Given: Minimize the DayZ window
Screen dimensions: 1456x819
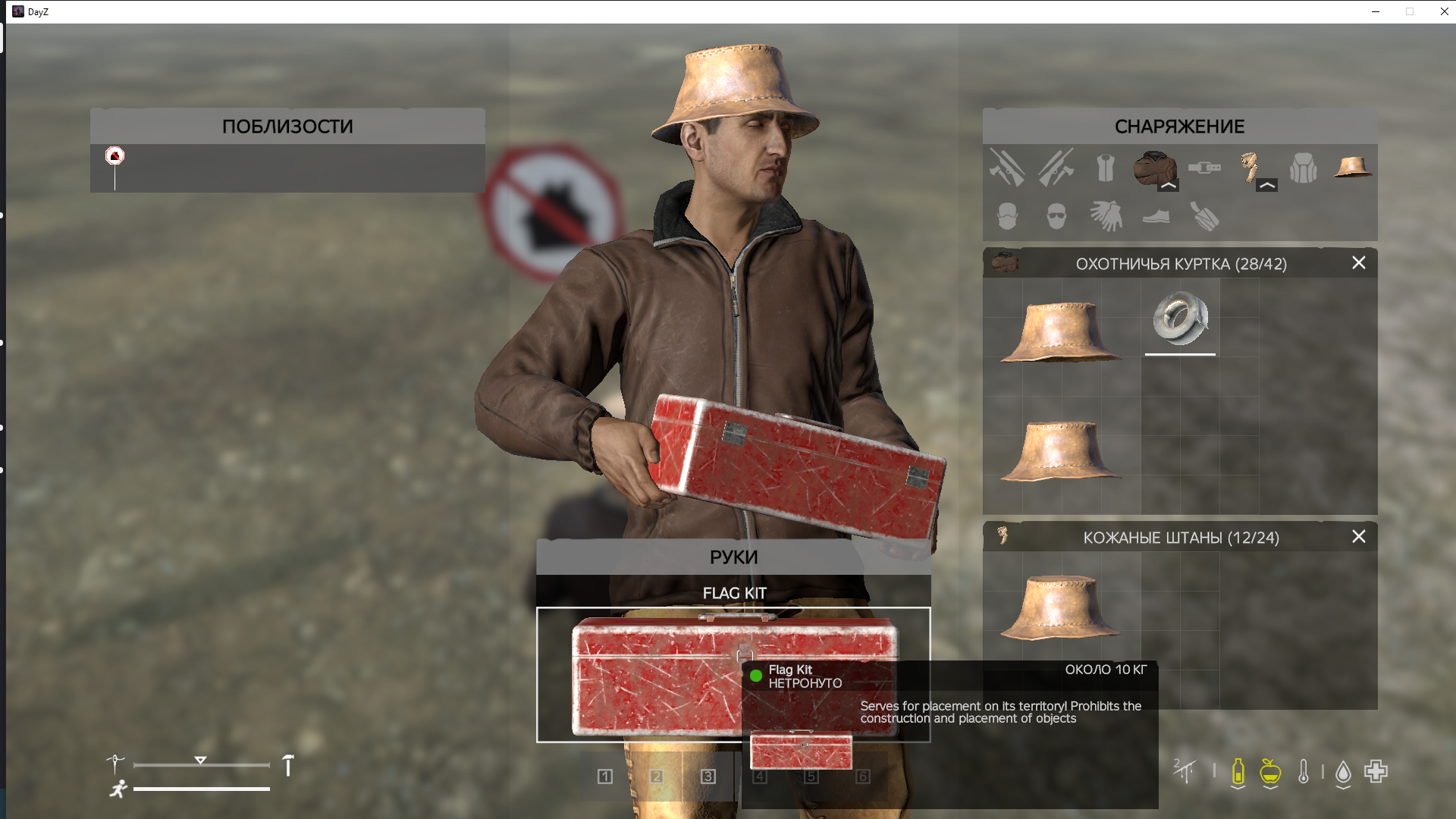Looking at the screenshot, I should [1376, 11].
